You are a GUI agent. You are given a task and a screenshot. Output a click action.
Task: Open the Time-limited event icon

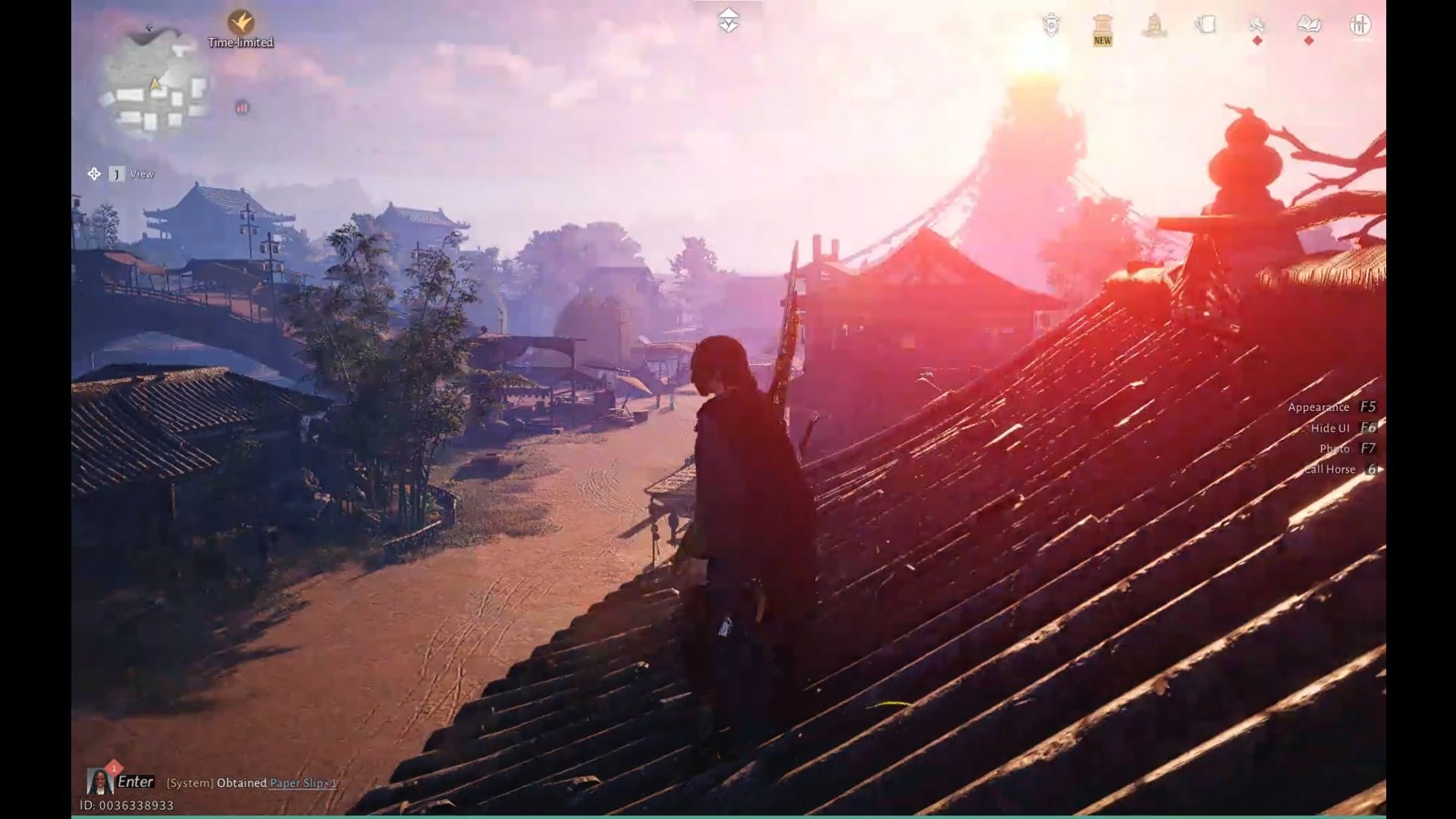pos(241,23)
